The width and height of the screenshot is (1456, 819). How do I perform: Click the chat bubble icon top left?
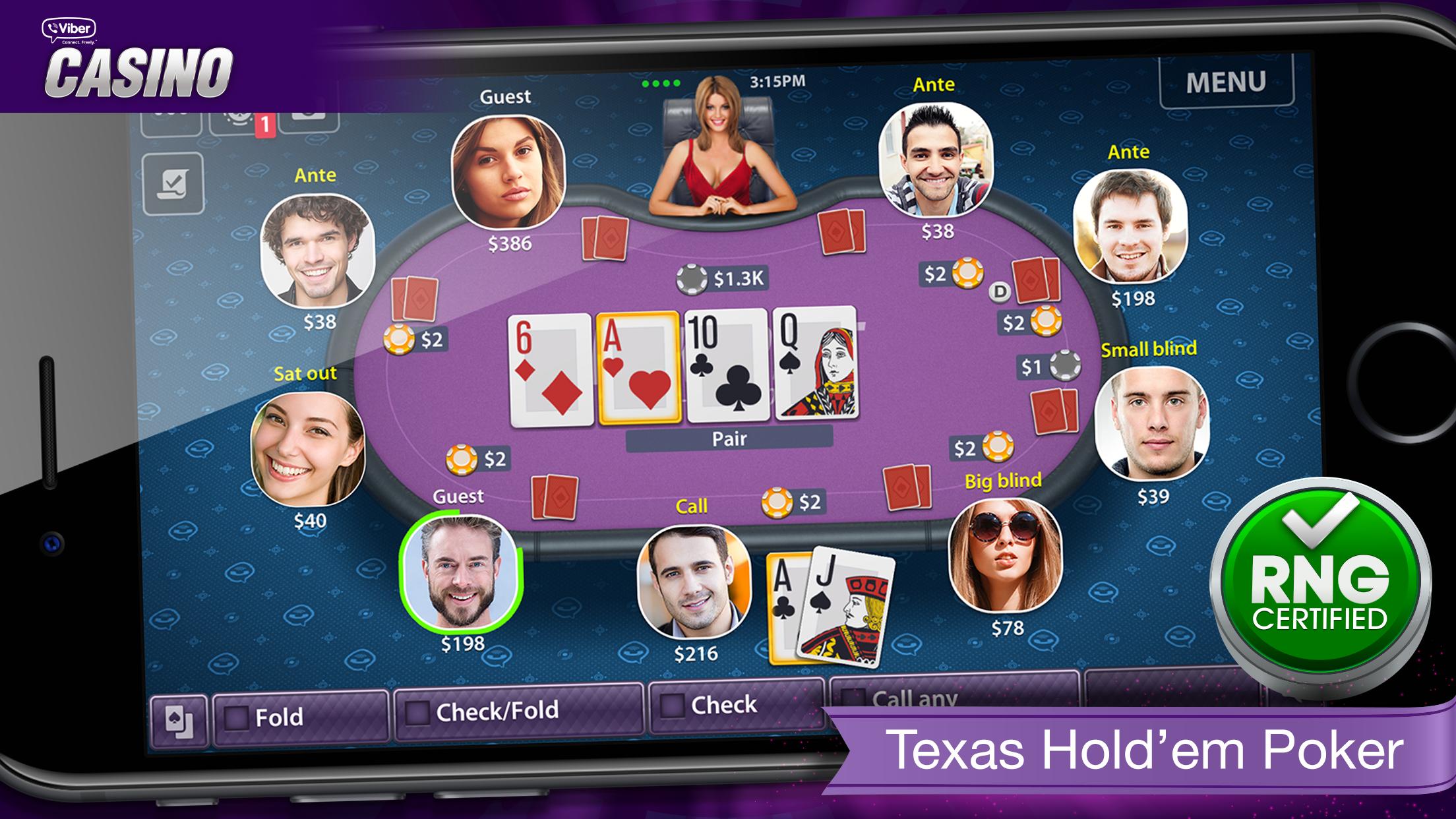tap(310, 119)
